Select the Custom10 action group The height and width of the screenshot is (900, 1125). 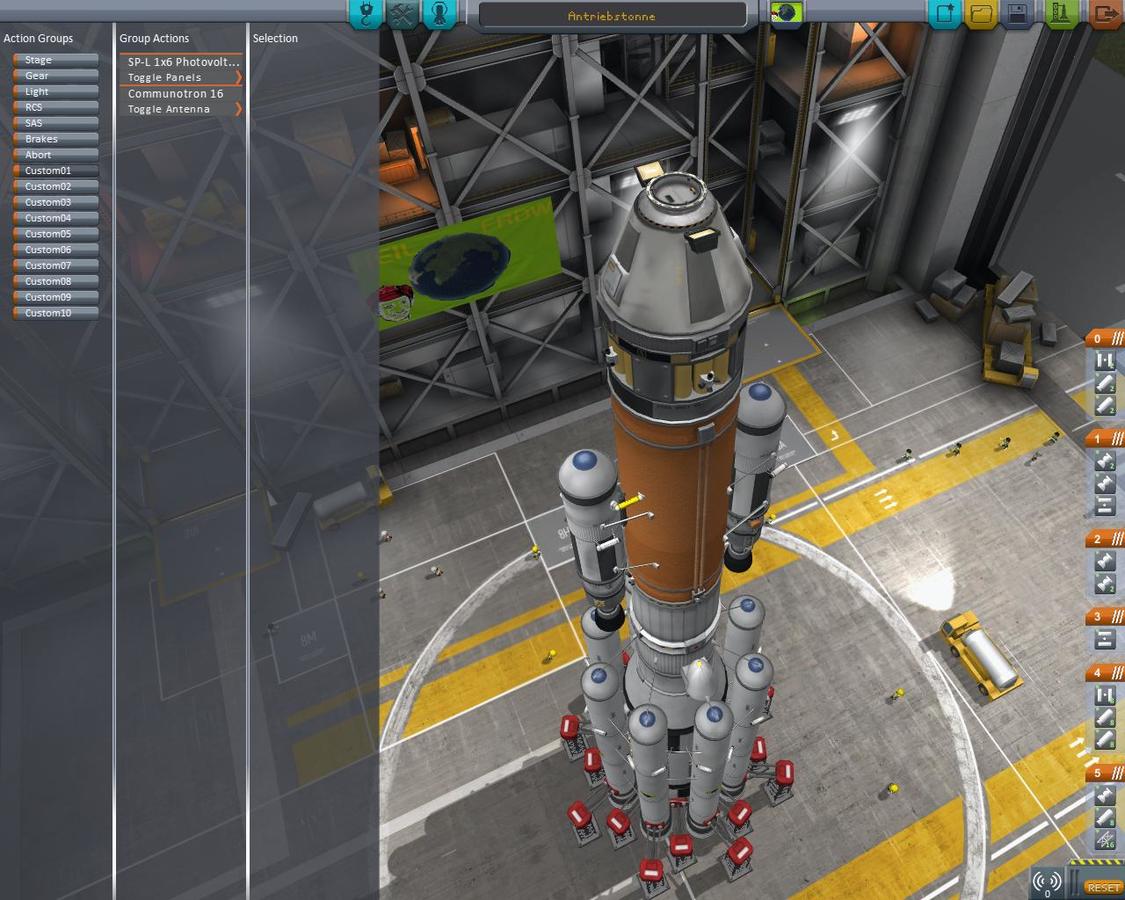pos(55,313)
